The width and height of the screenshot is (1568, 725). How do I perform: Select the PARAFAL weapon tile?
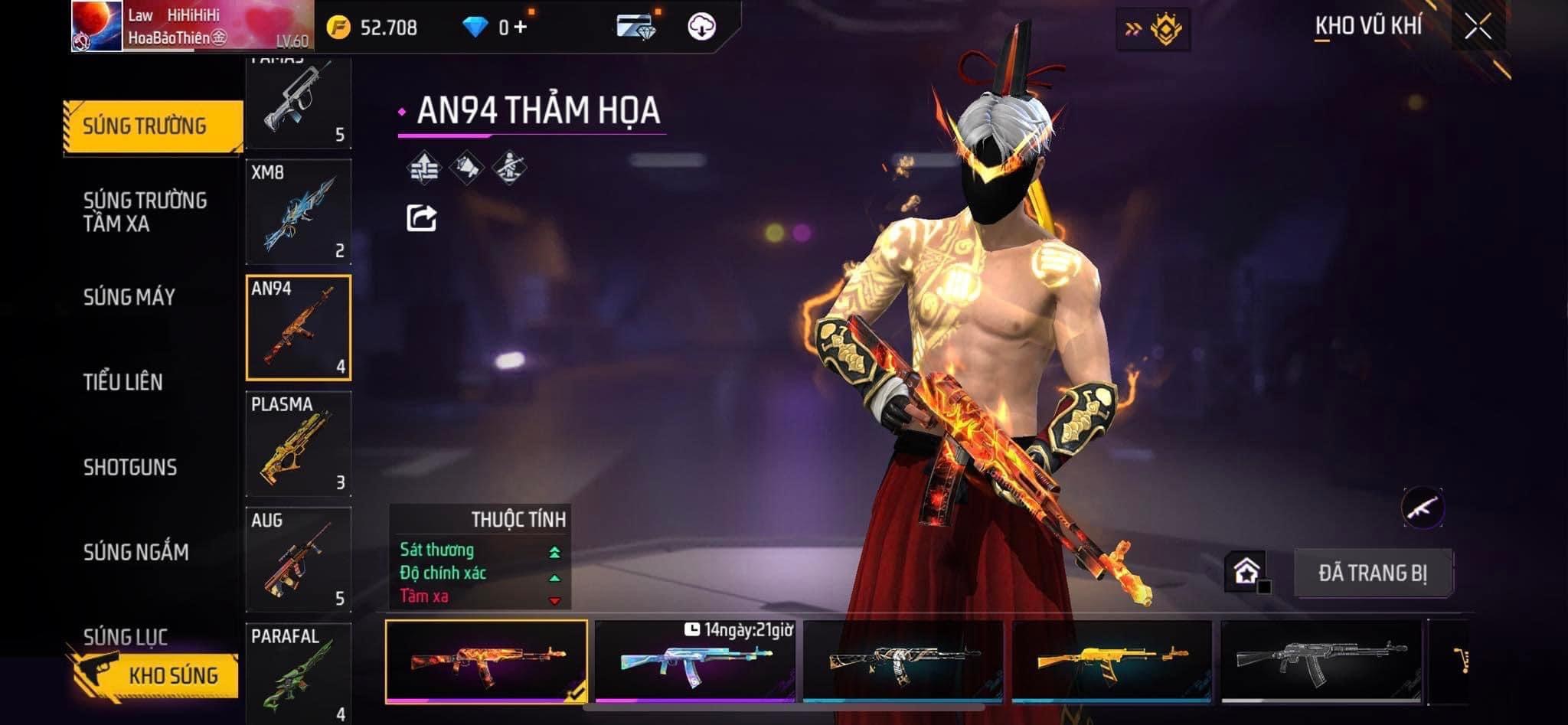pos(298,672)
